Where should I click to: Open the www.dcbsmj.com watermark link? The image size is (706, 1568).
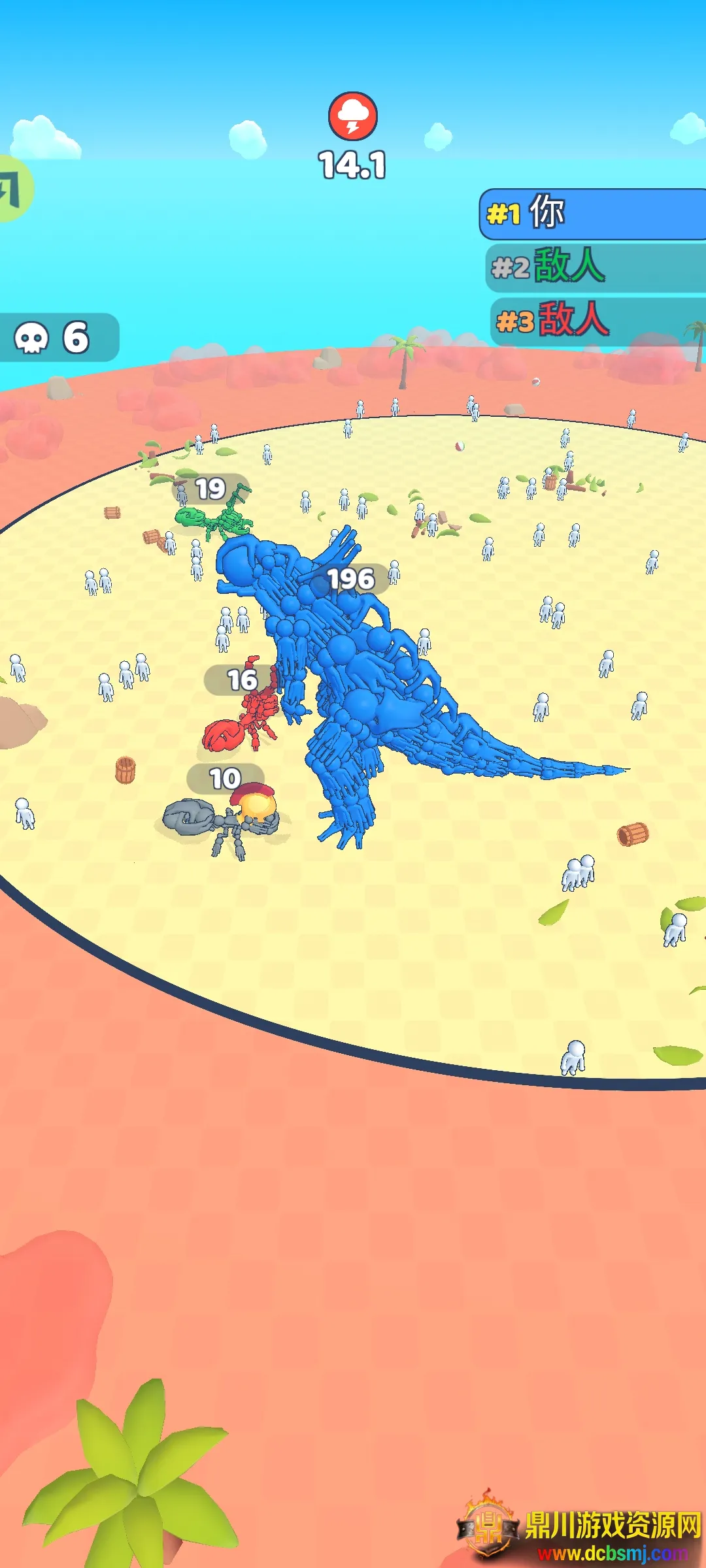click(x=612, y=1553)
